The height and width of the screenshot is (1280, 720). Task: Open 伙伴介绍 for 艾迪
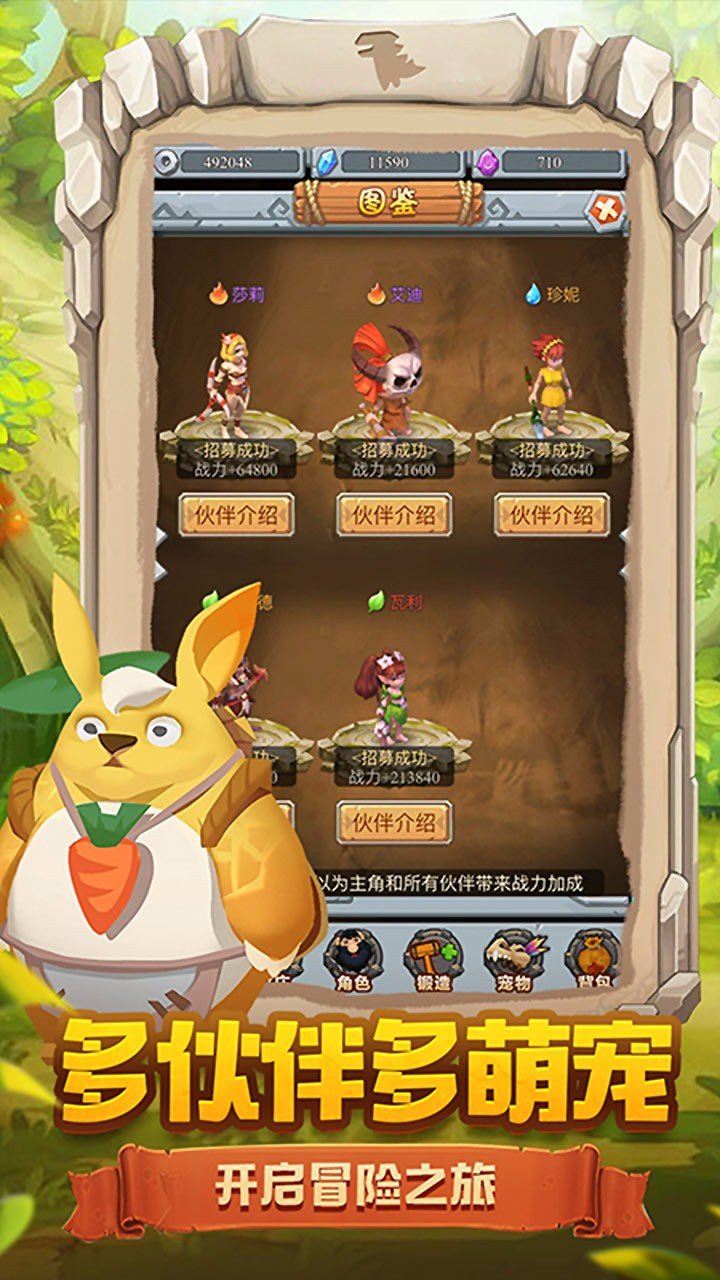394,515
